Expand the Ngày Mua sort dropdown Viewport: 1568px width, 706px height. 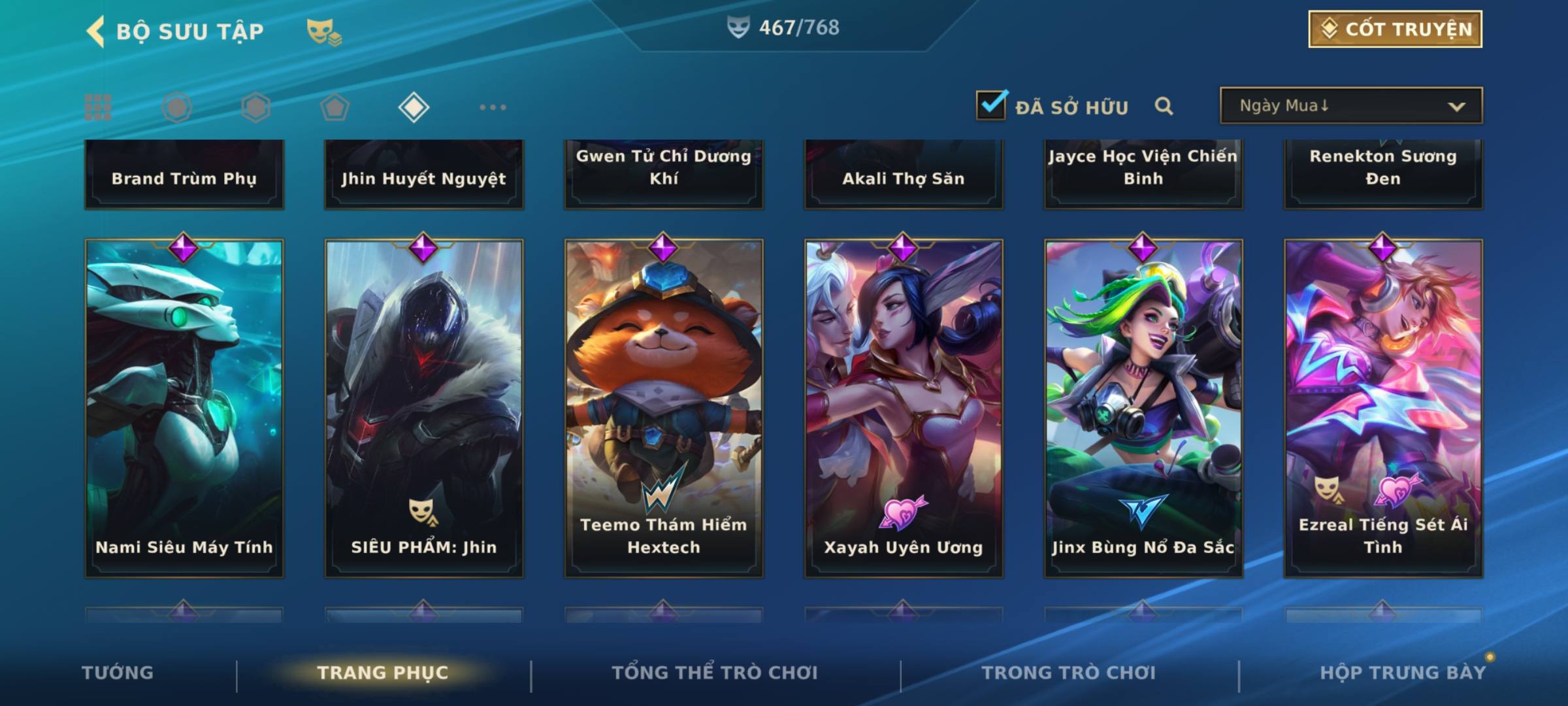pyautogui.click(x=1350, y=106)
